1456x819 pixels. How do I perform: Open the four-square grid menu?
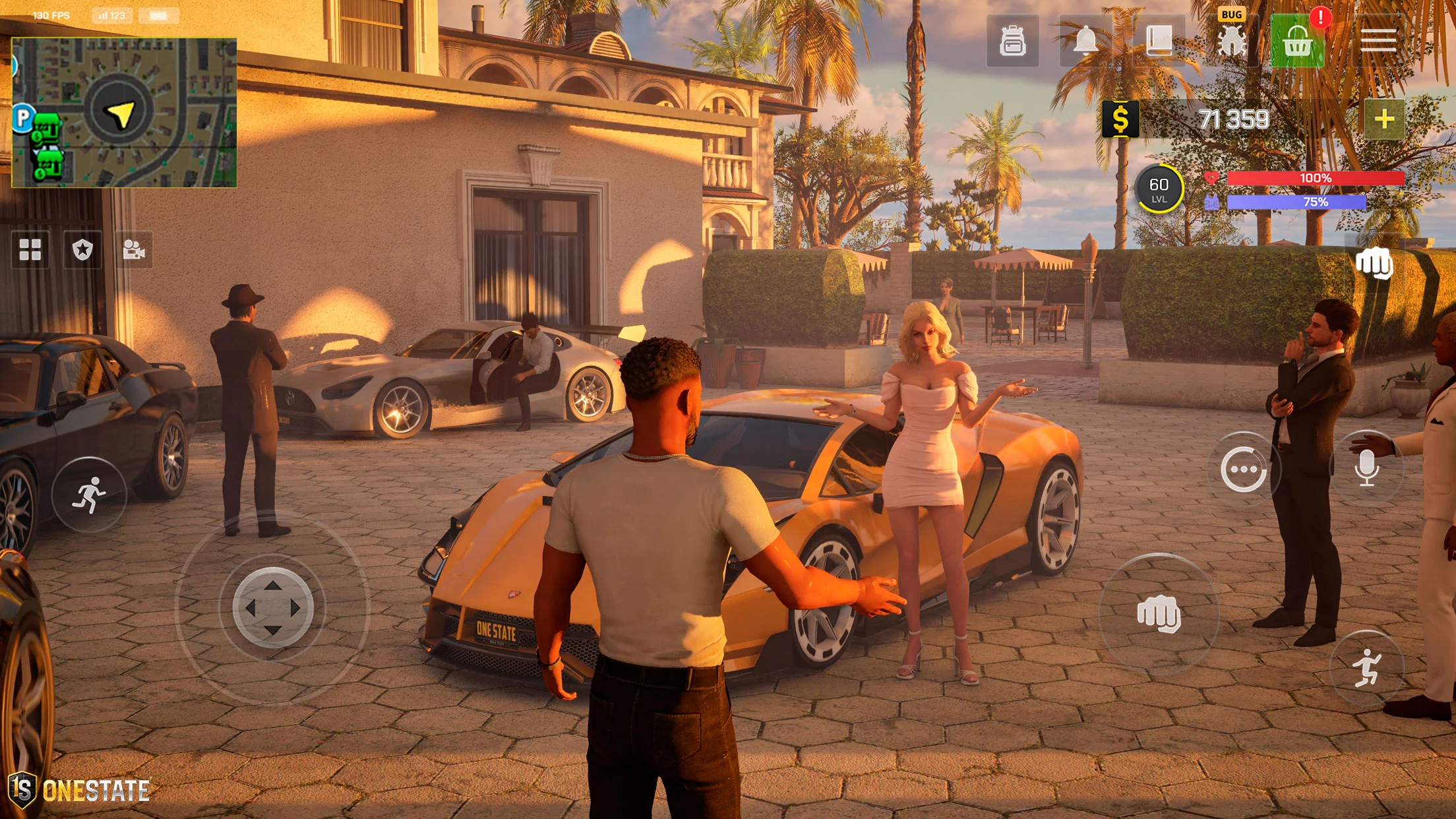coord(30,250)
